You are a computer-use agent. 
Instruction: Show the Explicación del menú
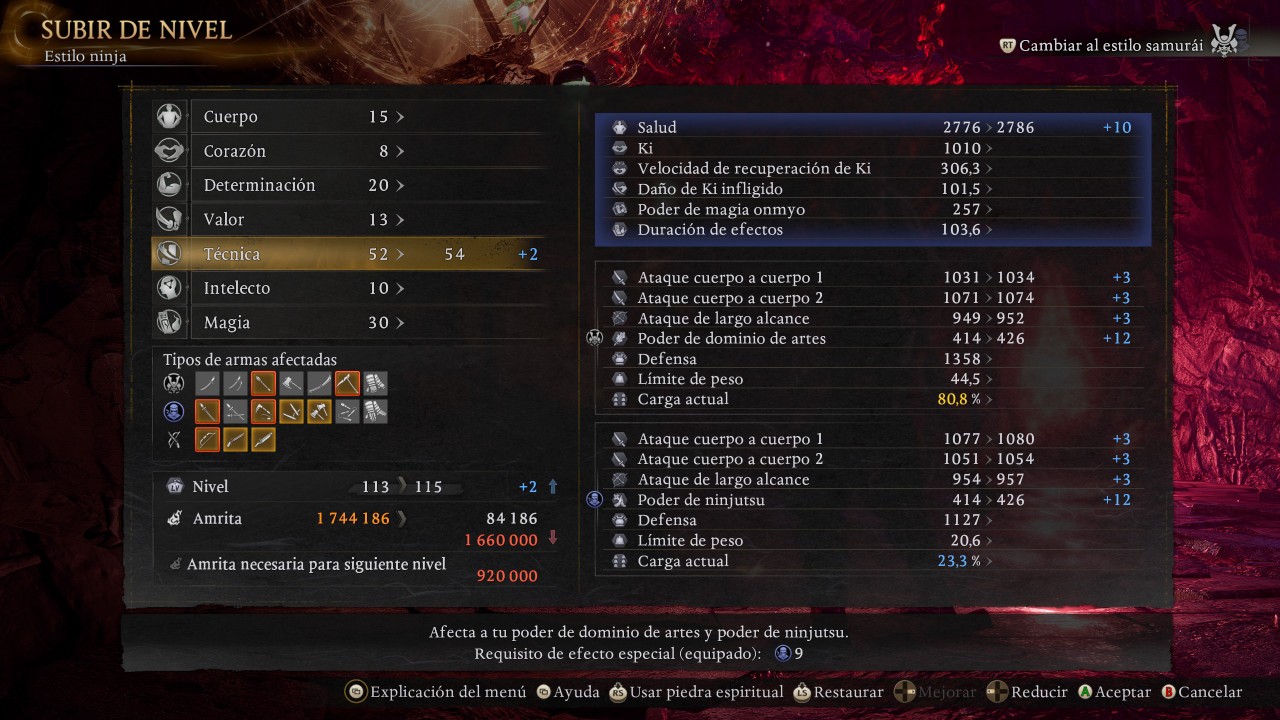pos(436,692)
